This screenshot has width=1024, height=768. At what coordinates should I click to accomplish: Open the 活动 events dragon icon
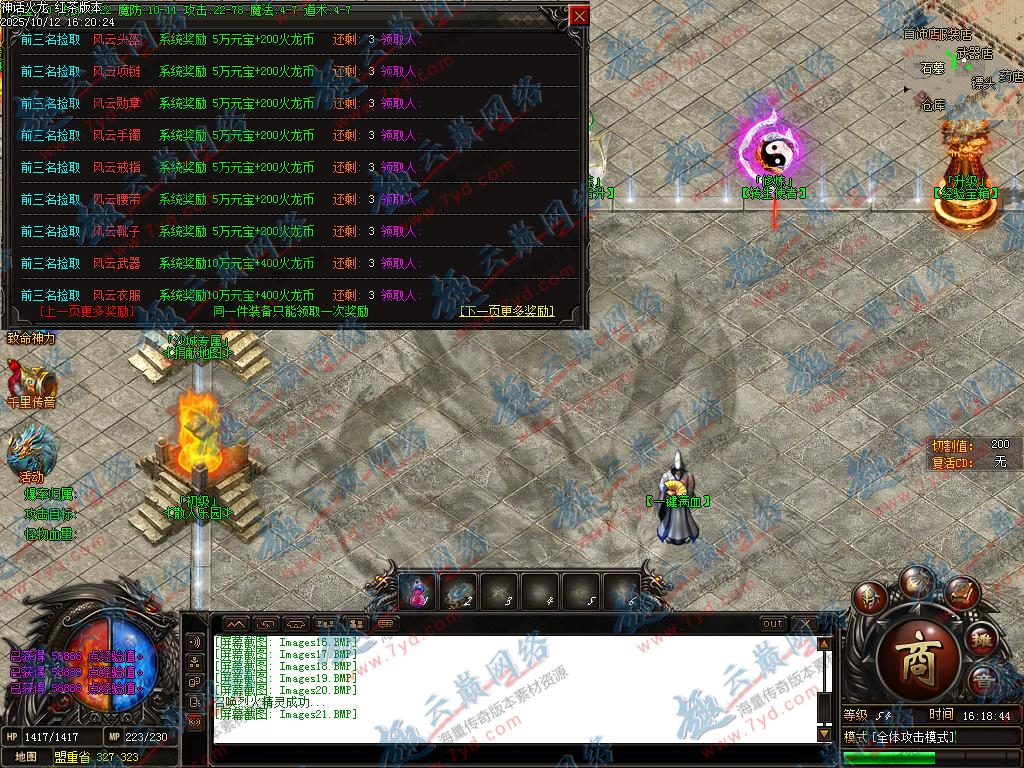pyautogui.click(x=30, y=452)
